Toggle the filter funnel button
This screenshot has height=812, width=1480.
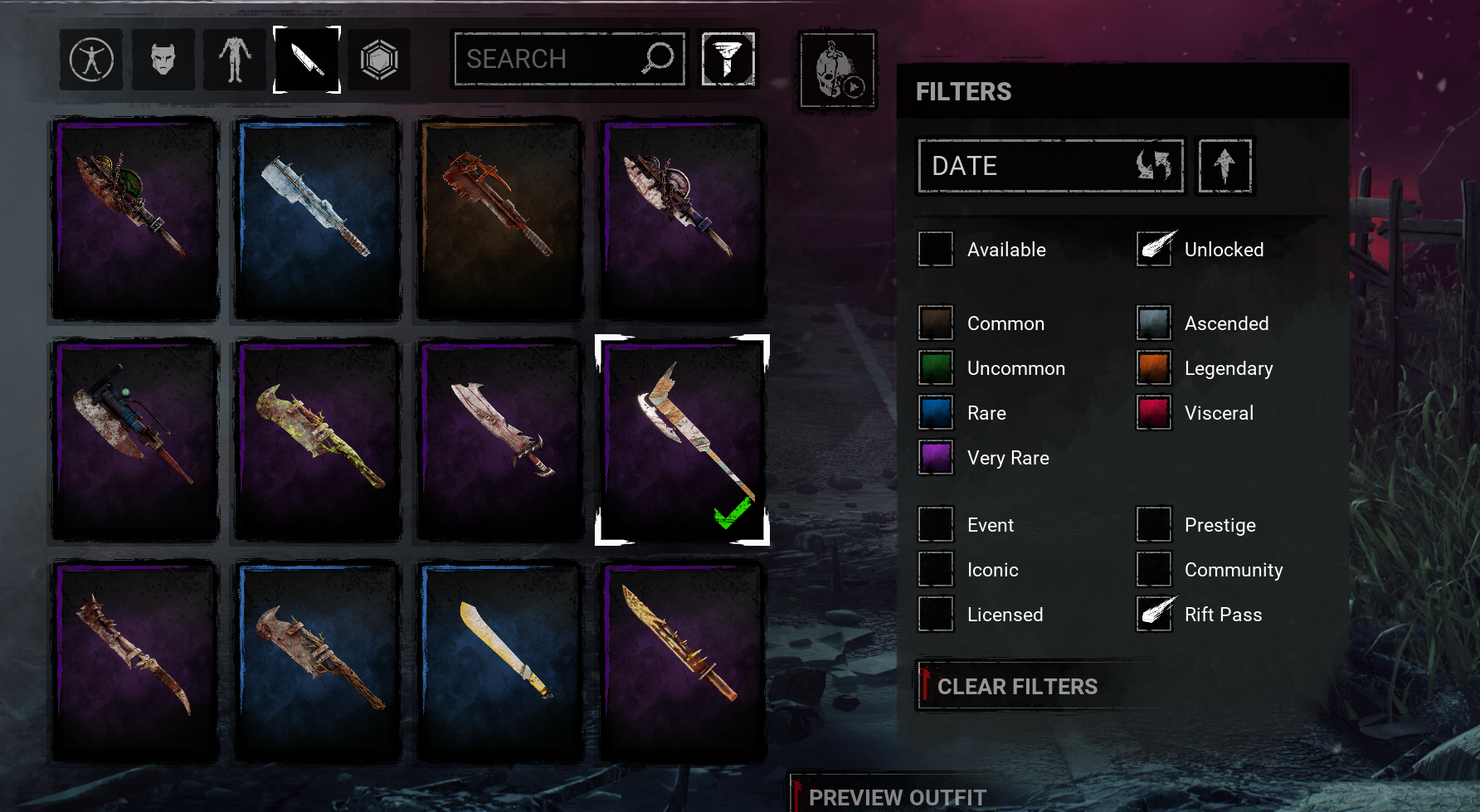coord(728,59)
